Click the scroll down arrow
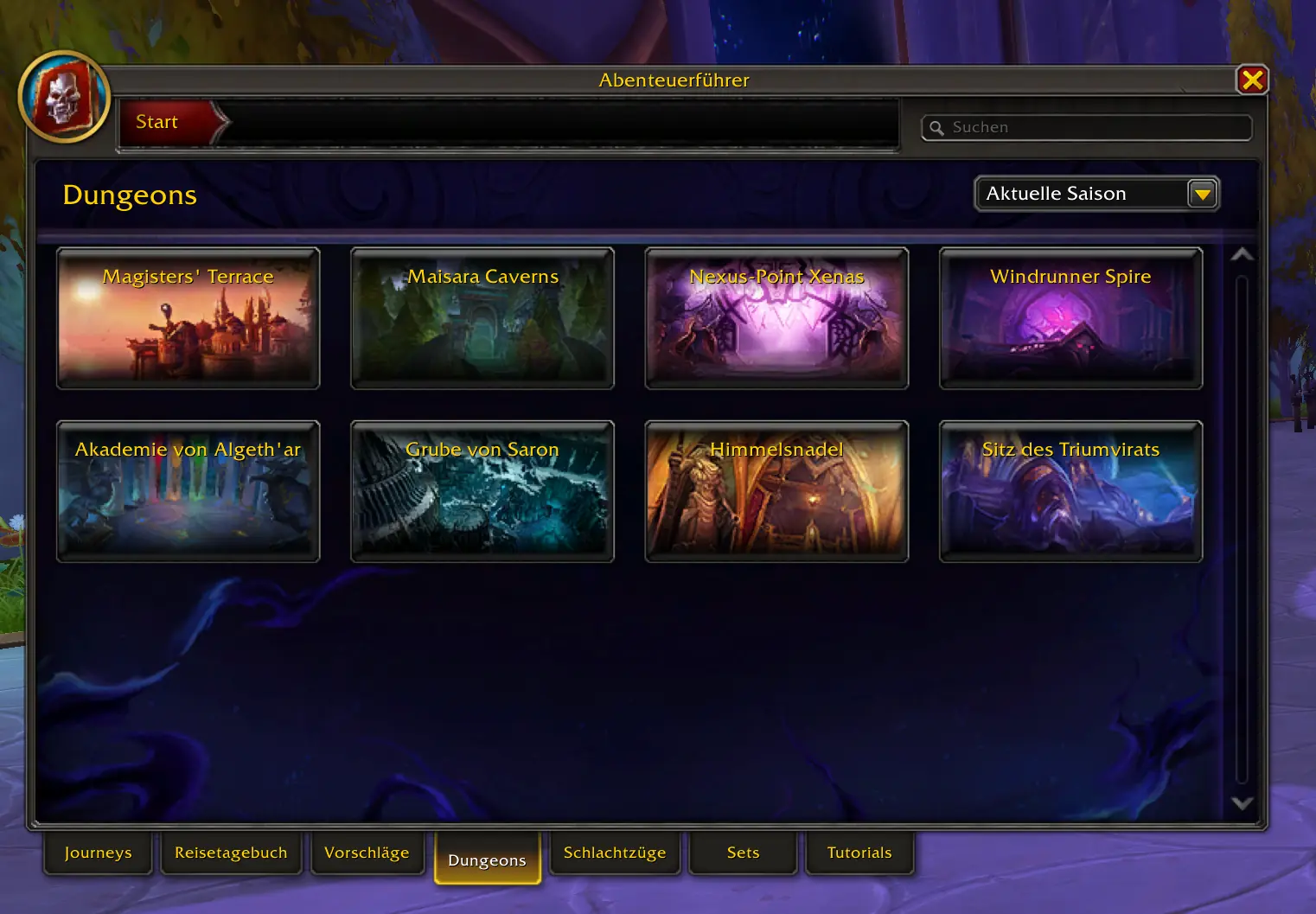Screen dimensions: 1316x914 click(x=1242, y=803)
